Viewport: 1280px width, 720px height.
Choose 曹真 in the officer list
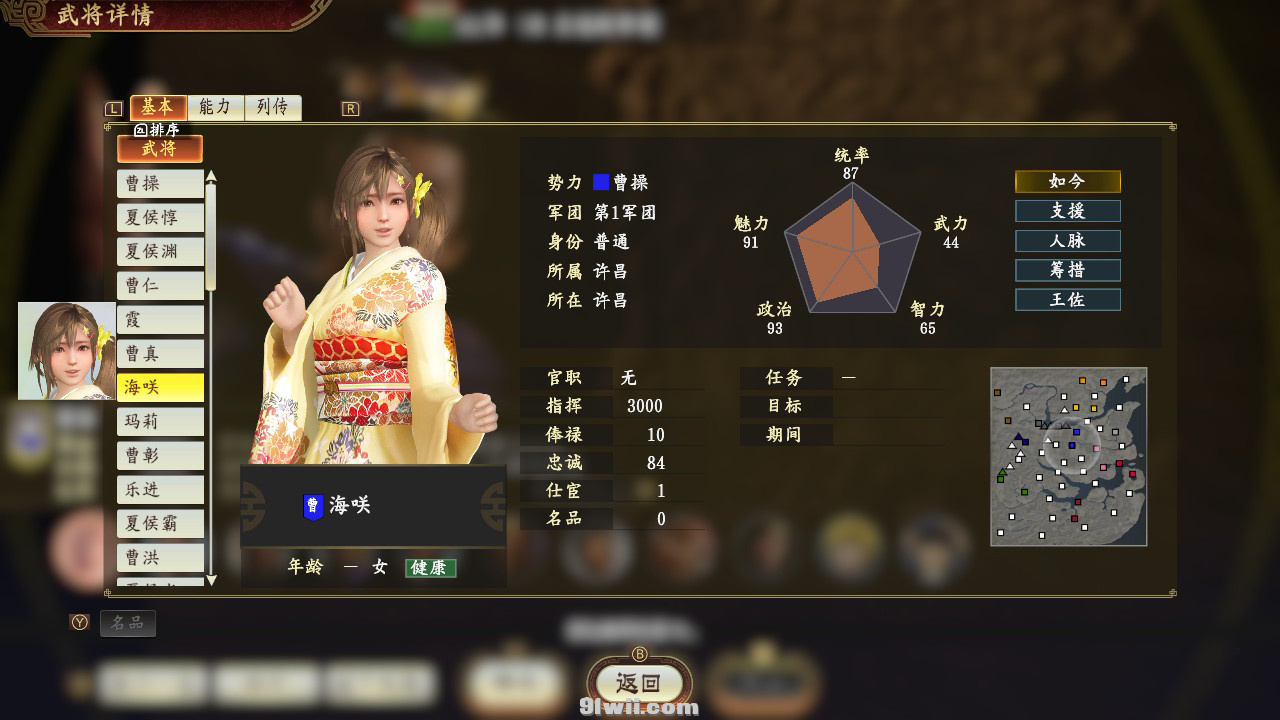point(160,354)
